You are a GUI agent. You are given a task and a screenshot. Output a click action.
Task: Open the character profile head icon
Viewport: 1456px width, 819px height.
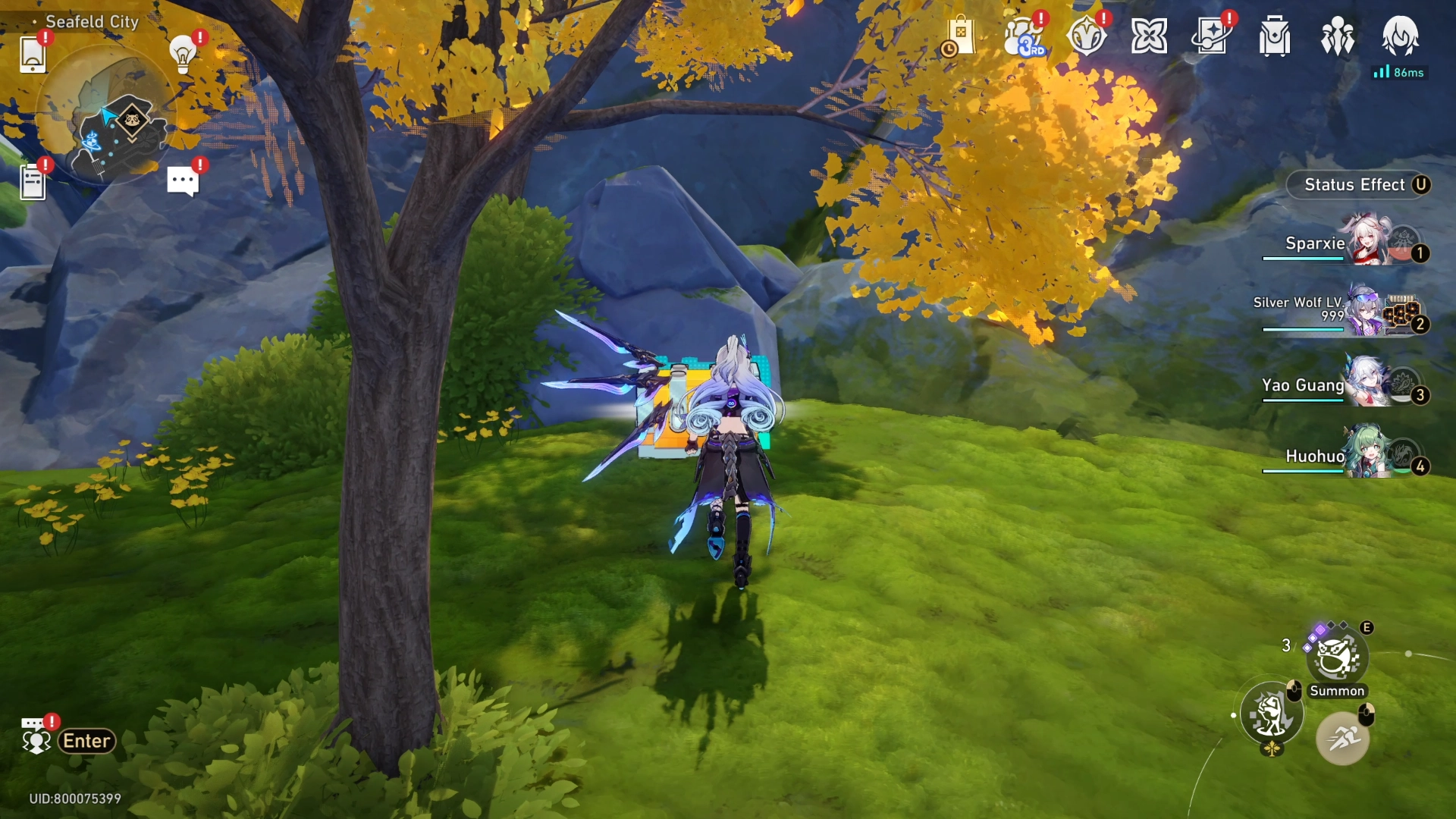1400,37
